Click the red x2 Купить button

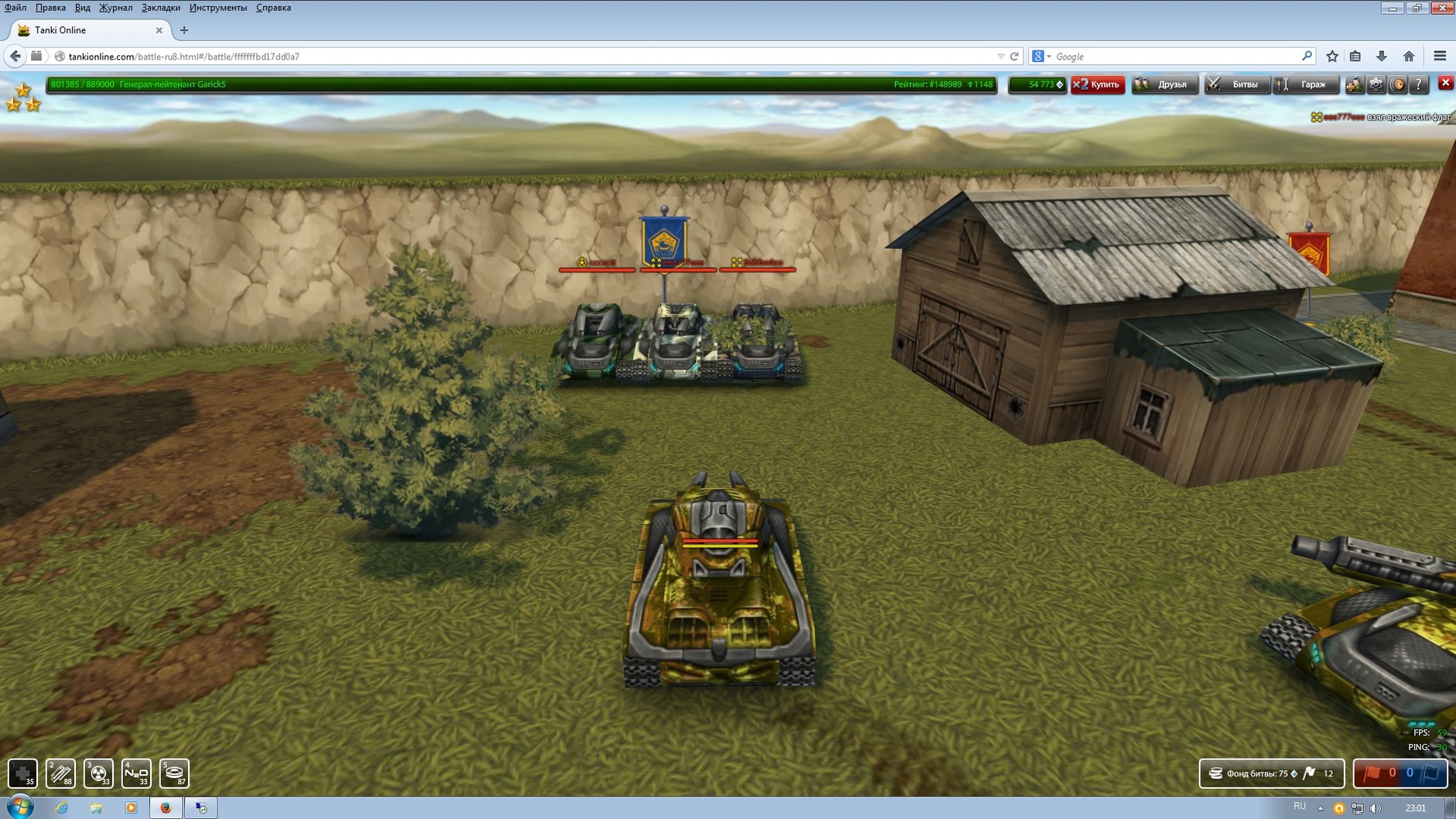[1098, 84]
